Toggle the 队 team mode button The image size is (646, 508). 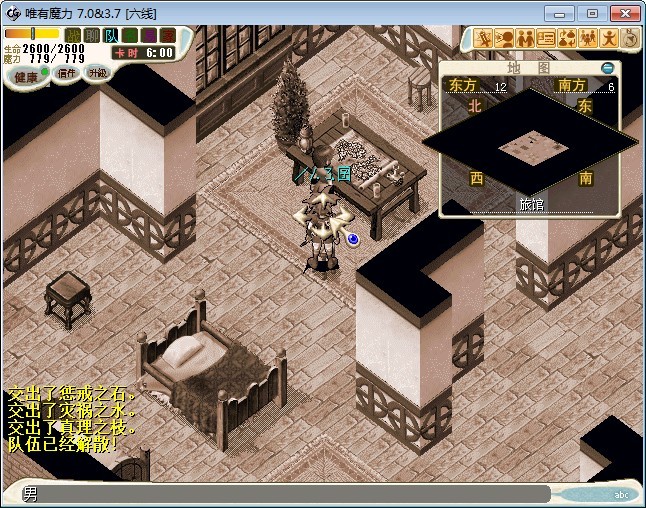tap(111, 35)
